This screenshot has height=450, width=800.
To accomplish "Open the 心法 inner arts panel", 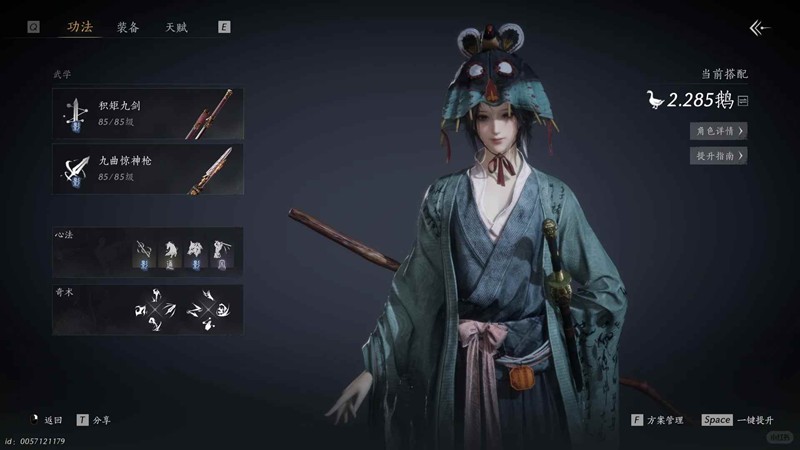I will (x=148, y=250).
